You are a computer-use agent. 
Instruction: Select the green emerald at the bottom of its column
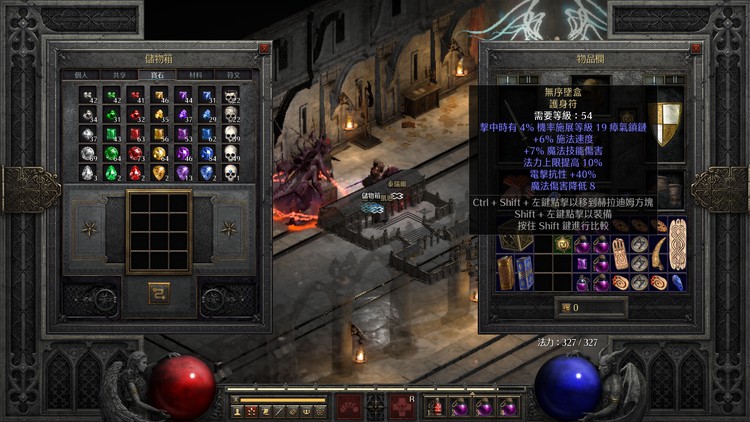pos(111,173)
